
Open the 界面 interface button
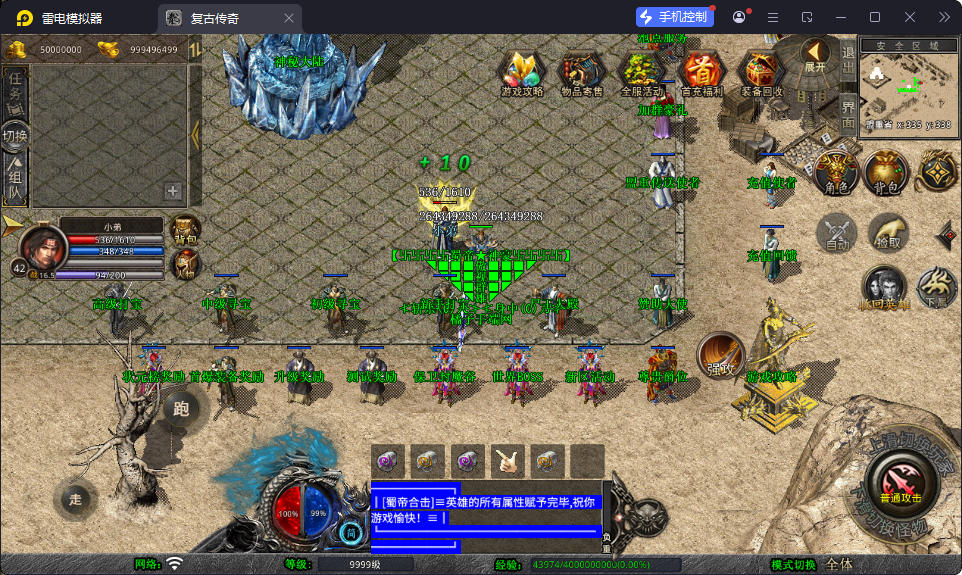coord(847,111)
